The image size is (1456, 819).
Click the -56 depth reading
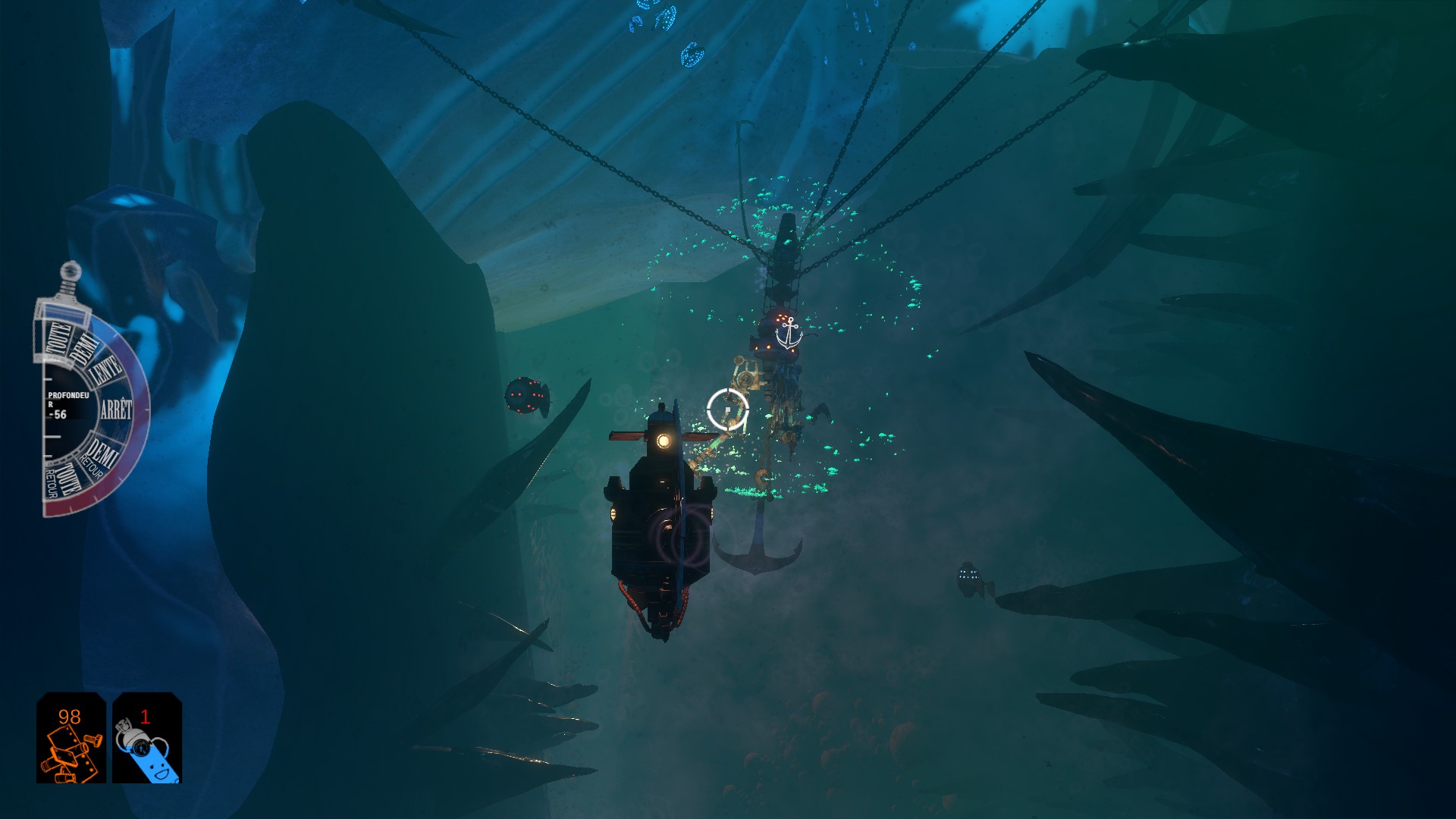click(59, 415)
